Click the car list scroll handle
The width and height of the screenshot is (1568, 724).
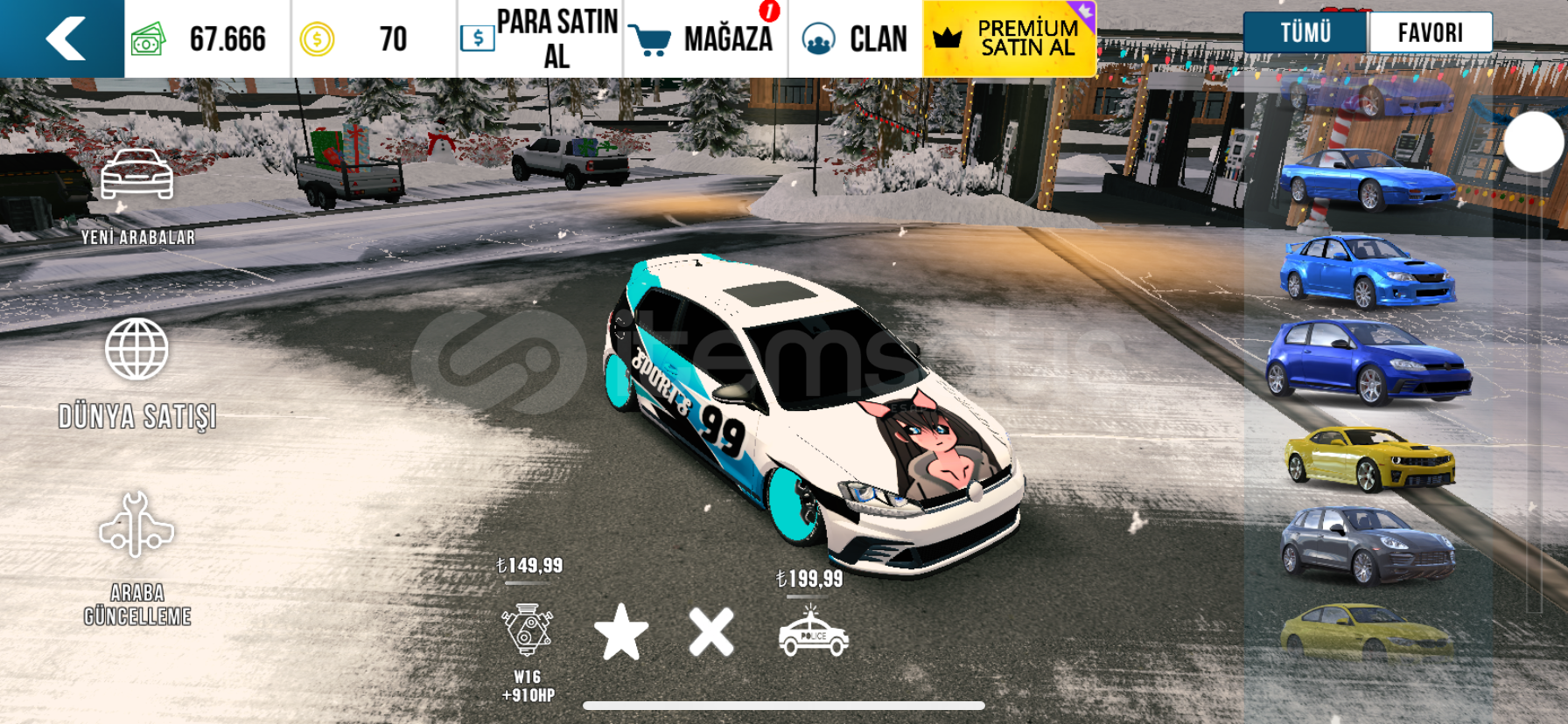pos(1534,142)
